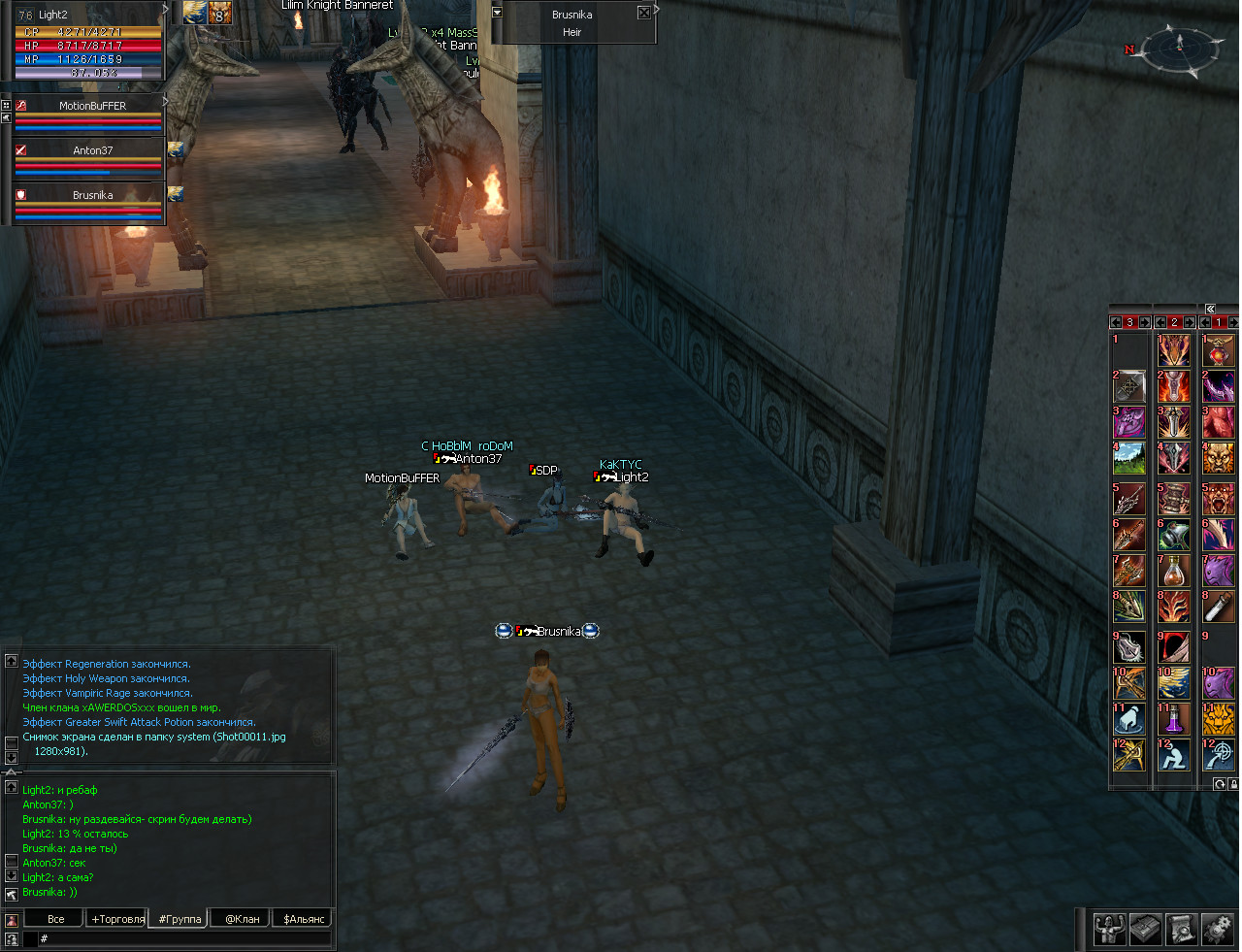Open the inventory chest icon
Screen dimensions: 1242x952
point(1145,929)
